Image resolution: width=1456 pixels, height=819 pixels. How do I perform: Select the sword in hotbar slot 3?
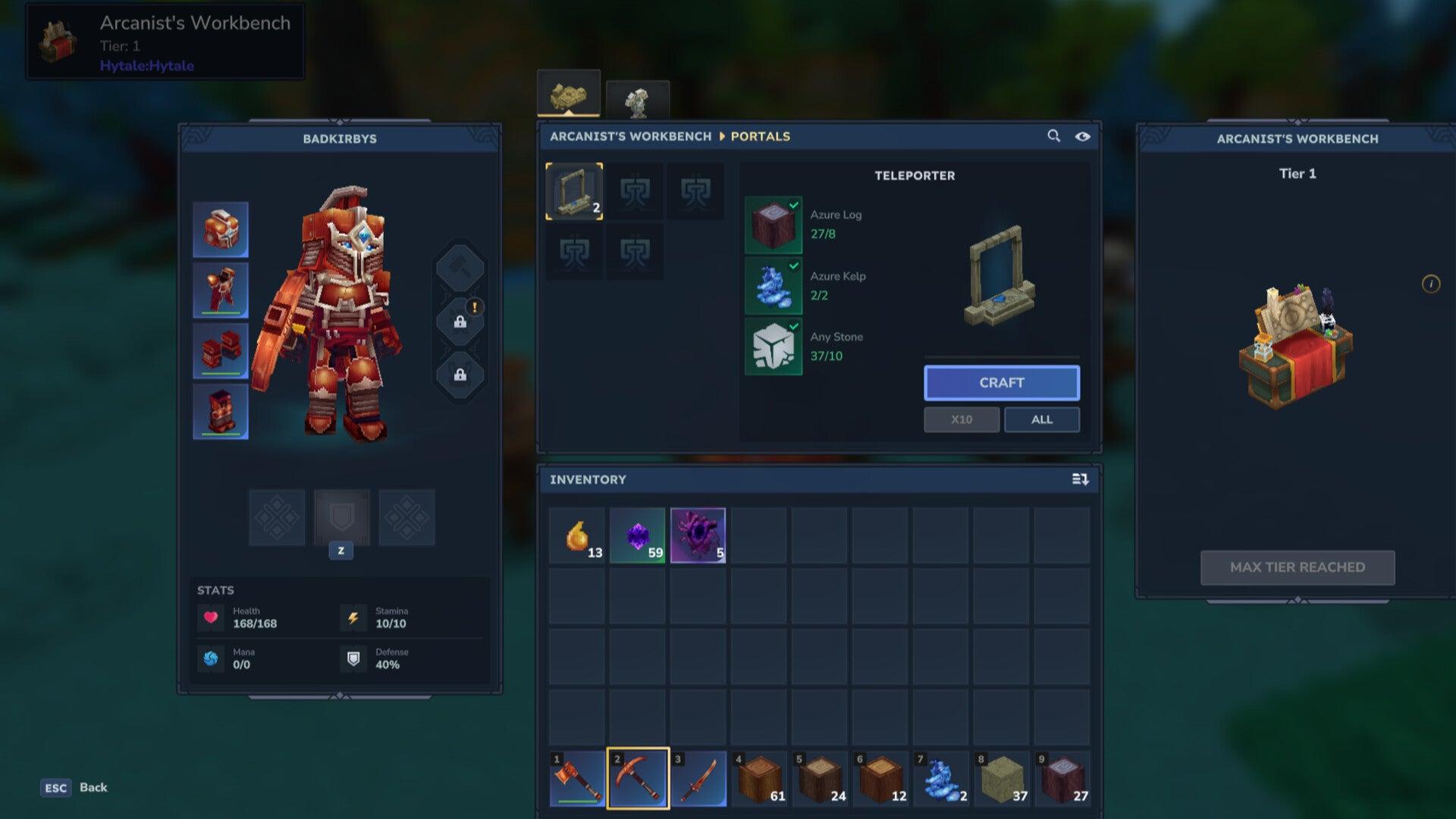699,777
